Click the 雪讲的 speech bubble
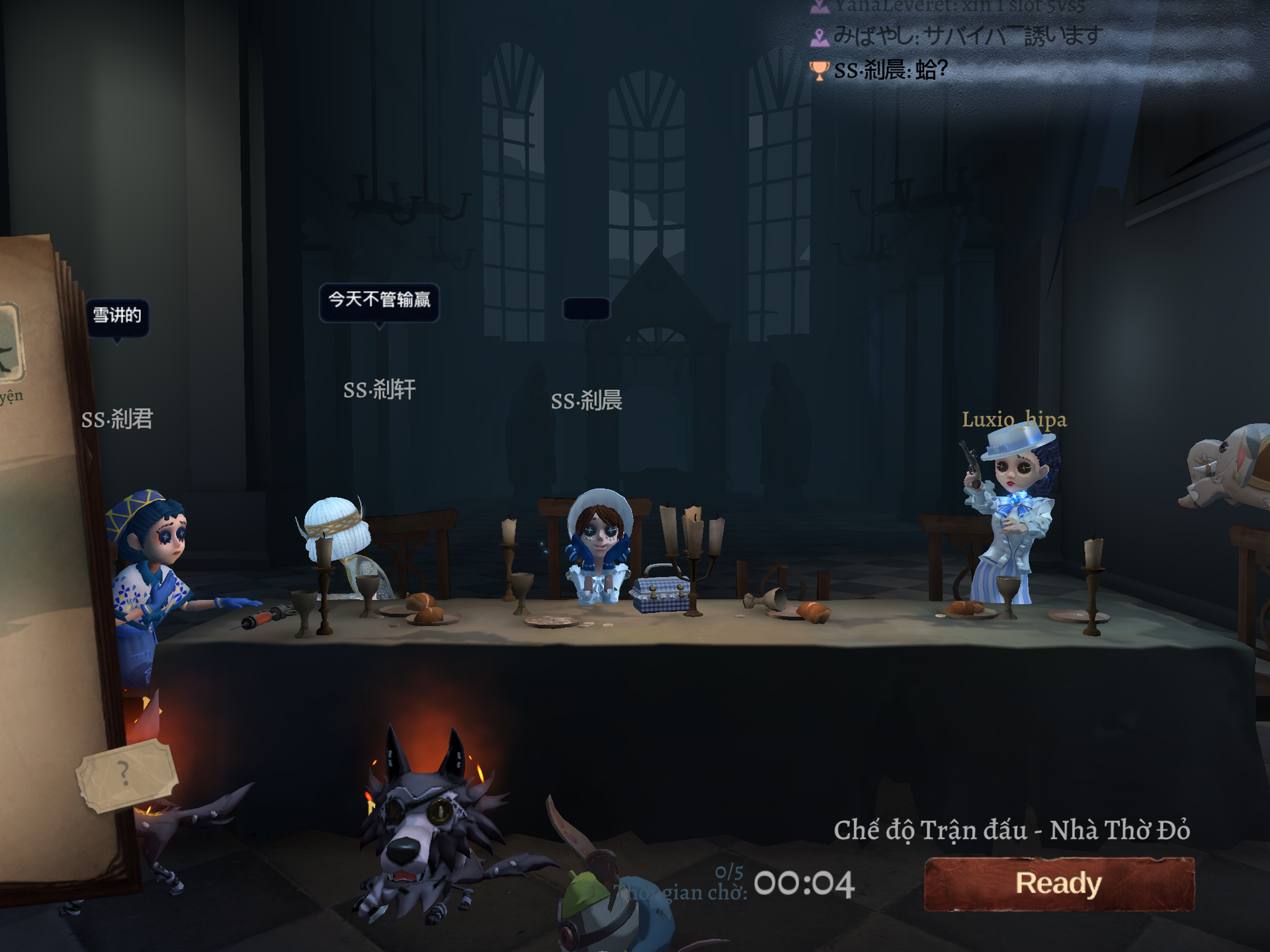The image size is (1270, 952). (117, 316)
